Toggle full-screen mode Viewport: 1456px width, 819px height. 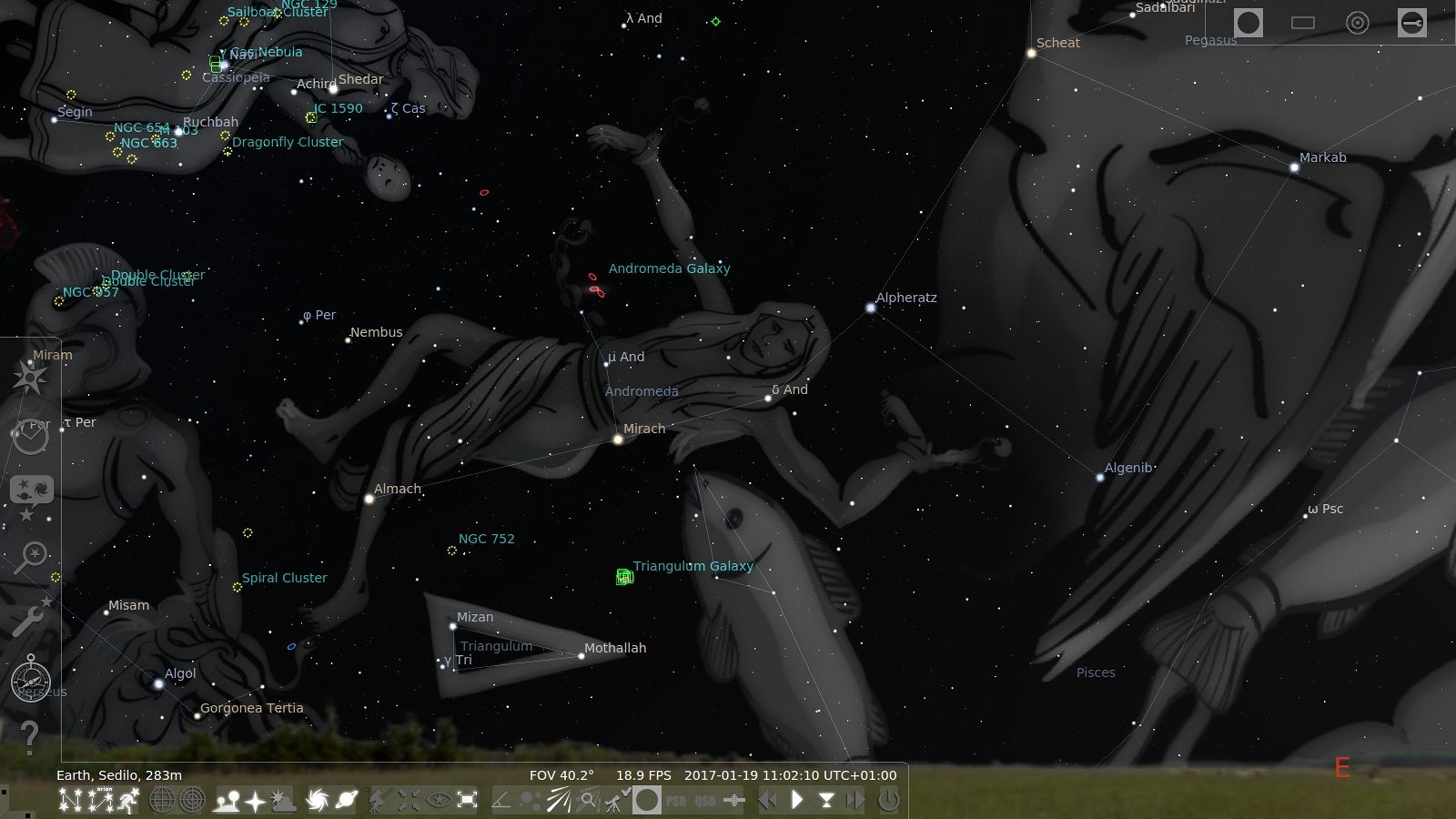point(468,801)
